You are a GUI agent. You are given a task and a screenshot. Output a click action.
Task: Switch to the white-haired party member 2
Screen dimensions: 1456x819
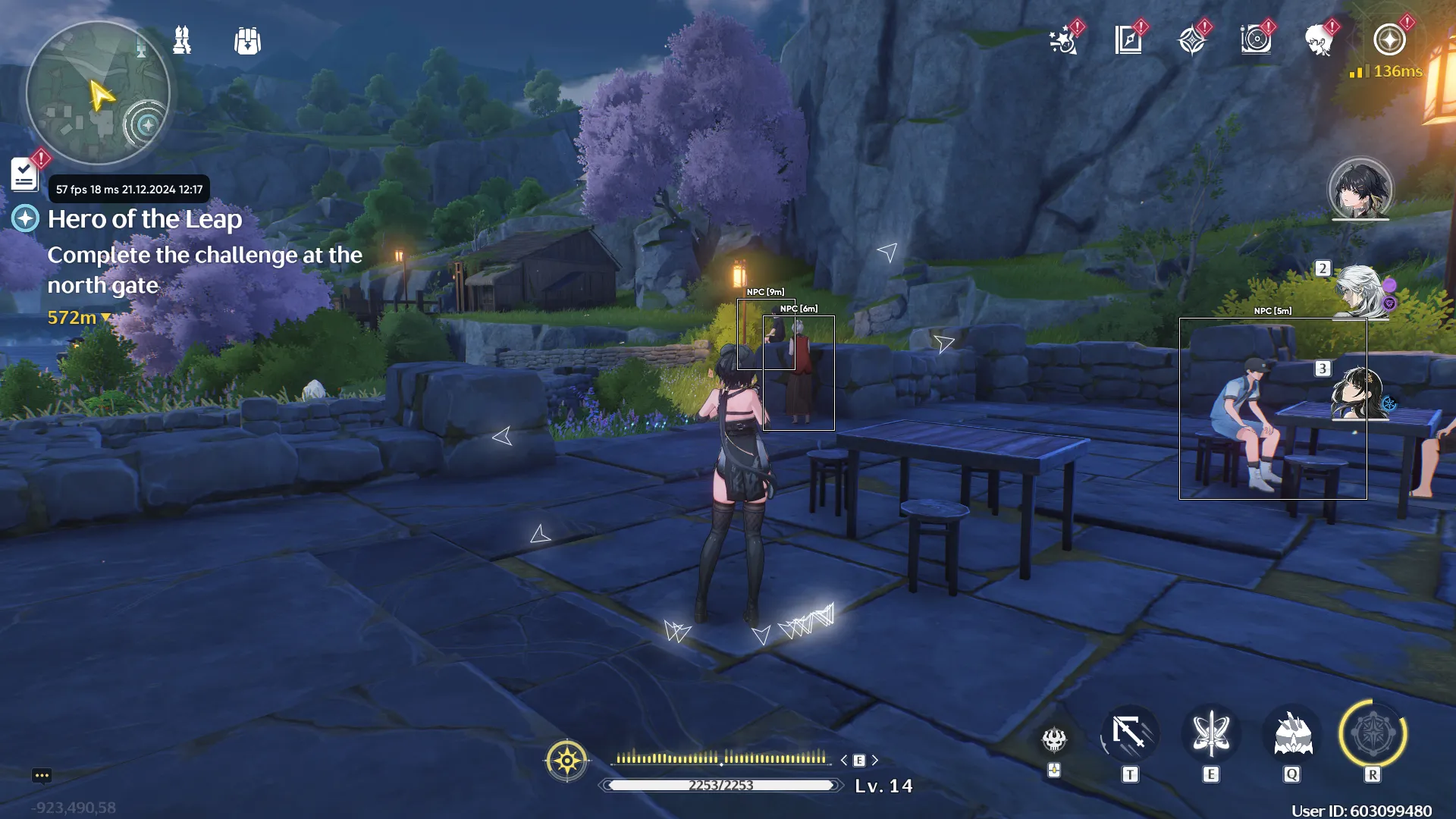pos(1360,291)
